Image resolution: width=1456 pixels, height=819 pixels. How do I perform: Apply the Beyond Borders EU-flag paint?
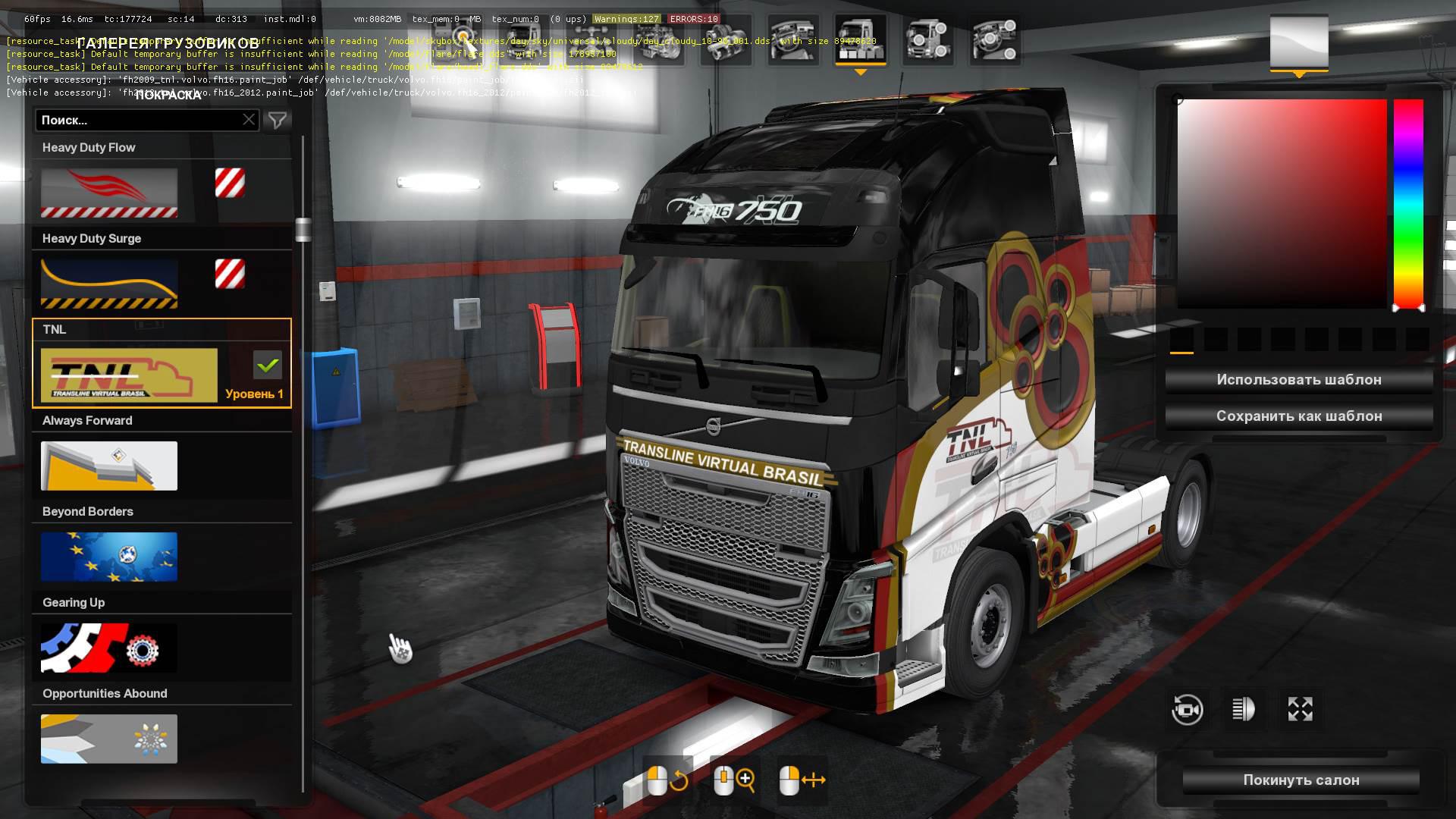tap(109, 557)
